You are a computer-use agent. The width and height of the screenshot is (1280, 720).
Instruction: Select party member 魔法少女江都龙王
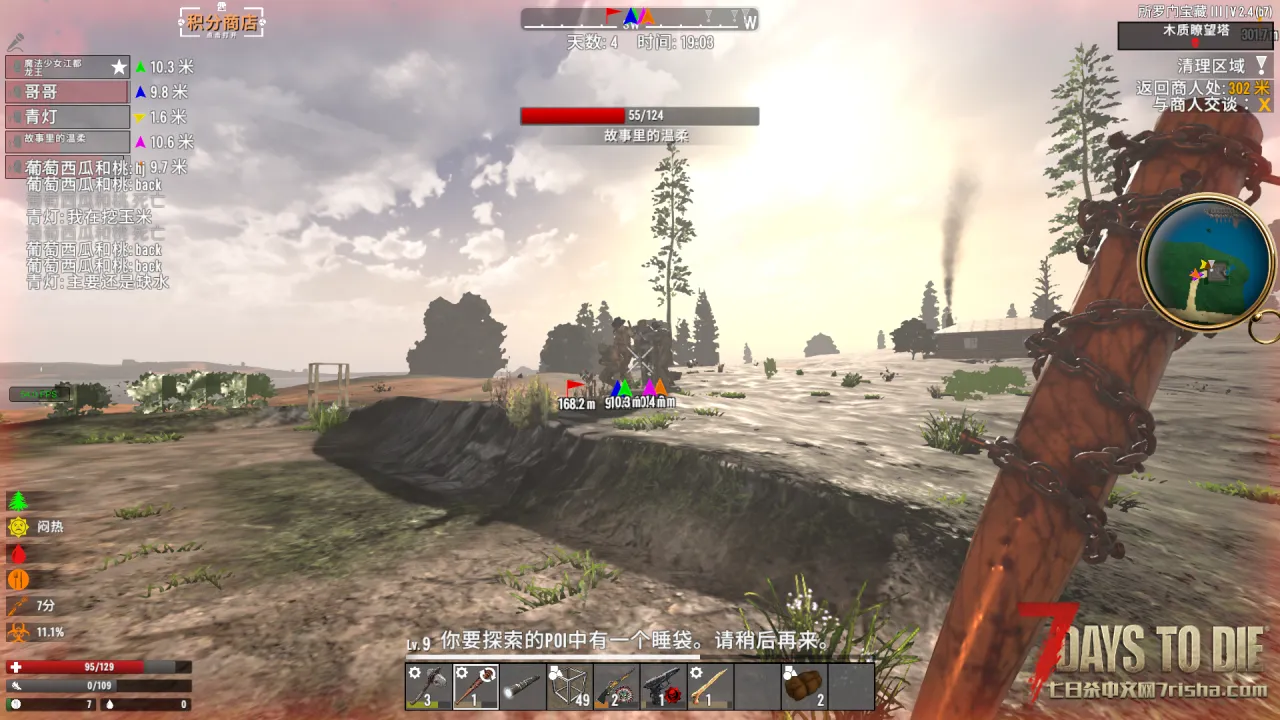[67, 67]
